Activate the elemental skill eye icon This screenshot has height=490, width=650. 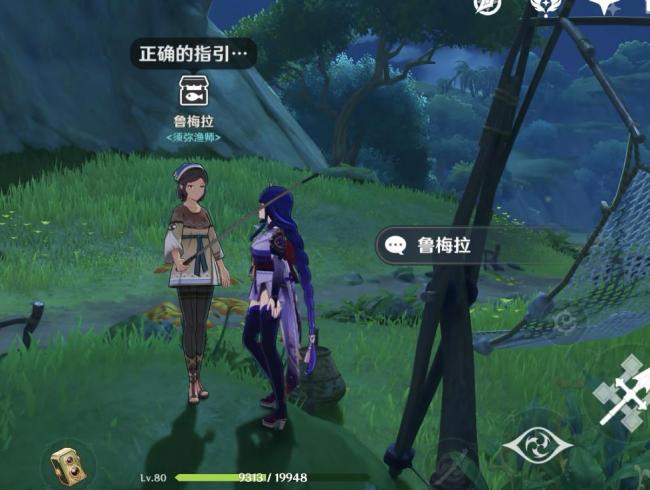pyautogui.click(x=537, y=445)
